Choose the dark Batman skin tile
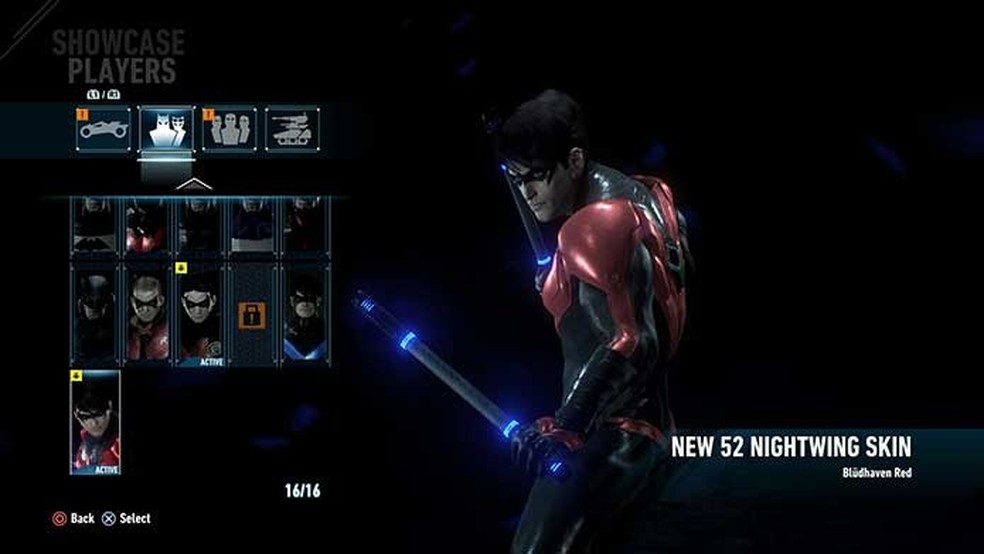This screenshot has height=554, width=984. [95, 313]
